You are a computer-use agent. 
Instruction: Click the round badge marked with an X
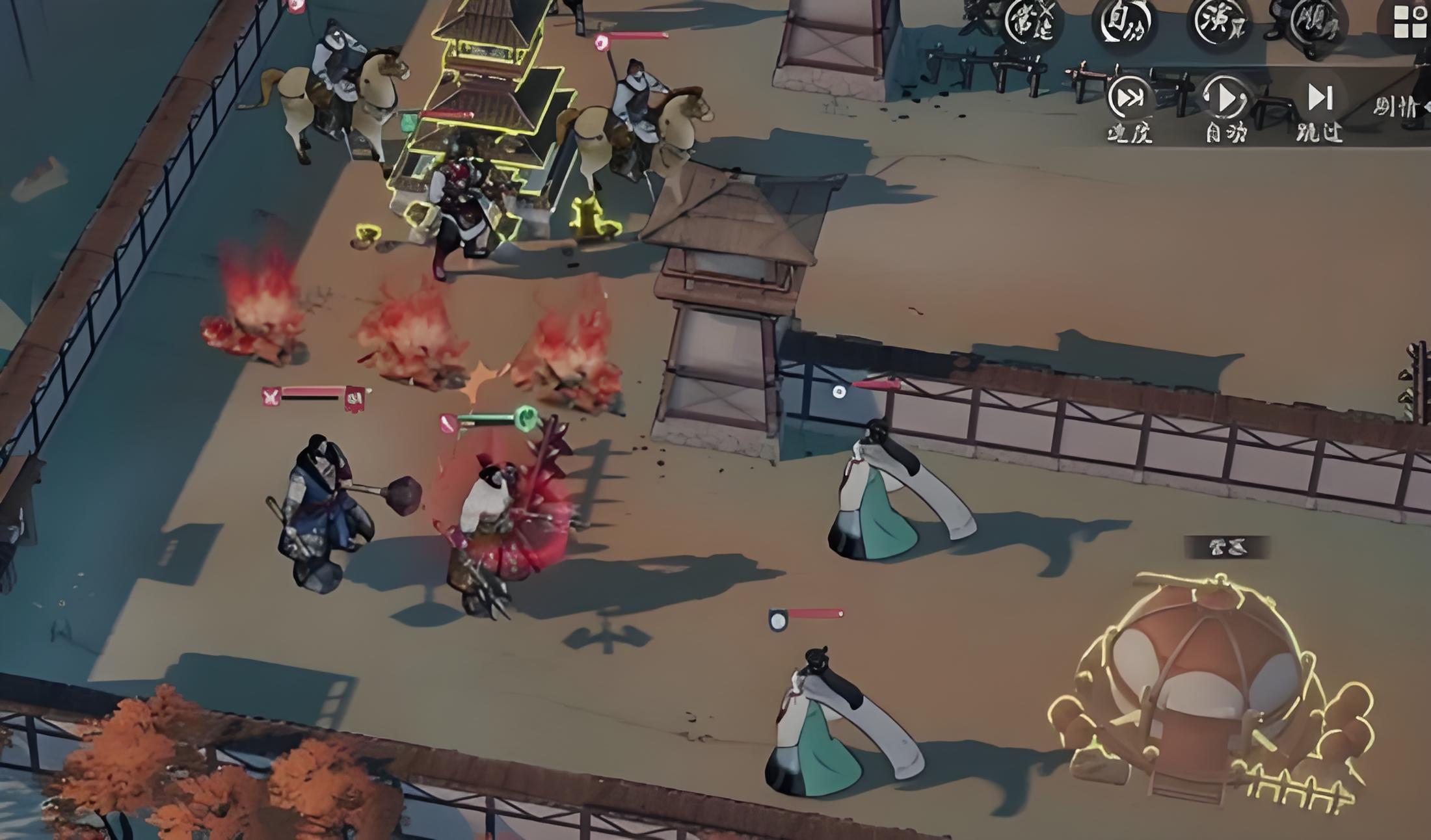point(1032,23)
